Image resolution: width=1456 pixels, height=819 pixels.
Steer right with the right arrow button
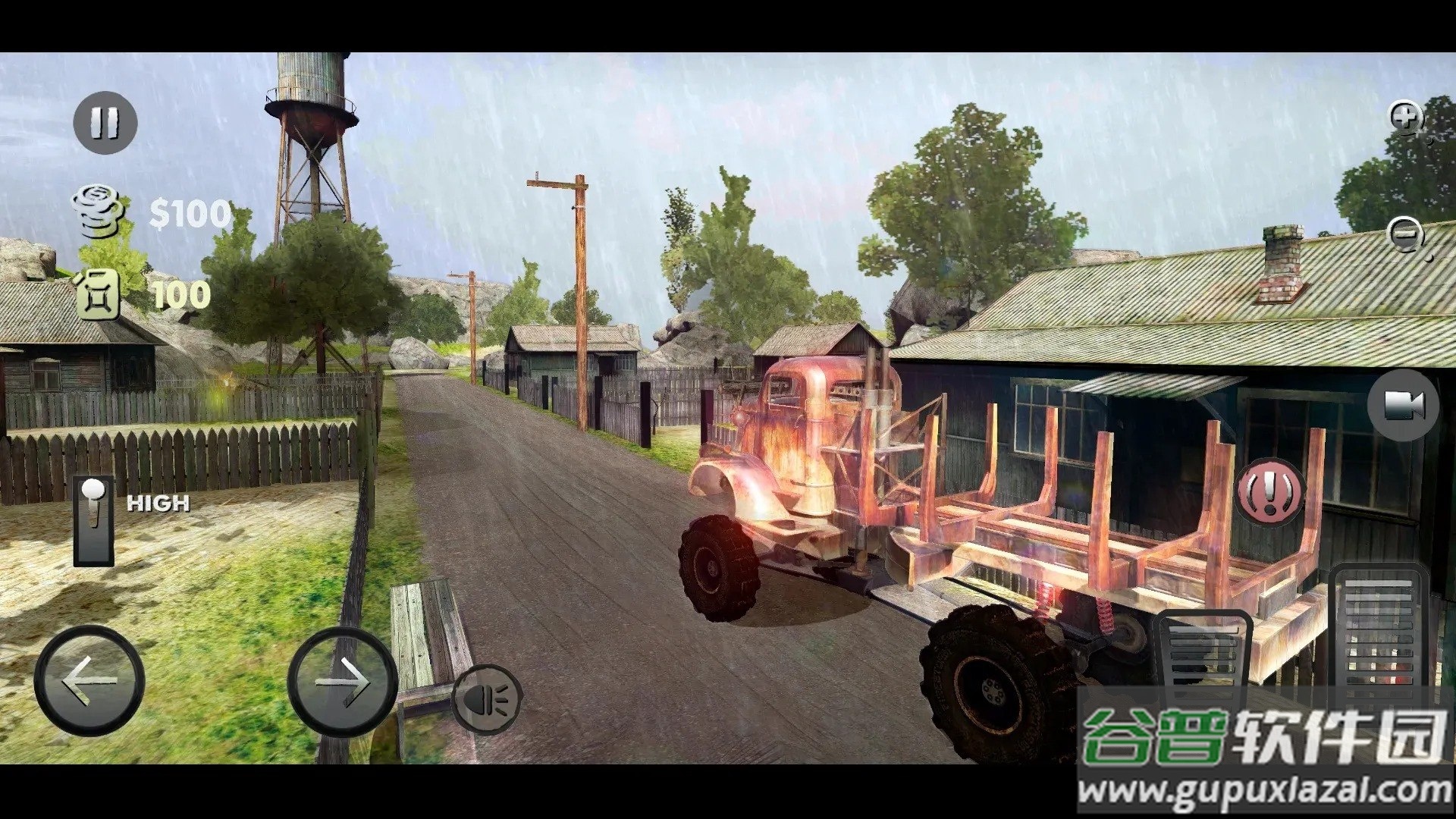[x=342, y=680]
